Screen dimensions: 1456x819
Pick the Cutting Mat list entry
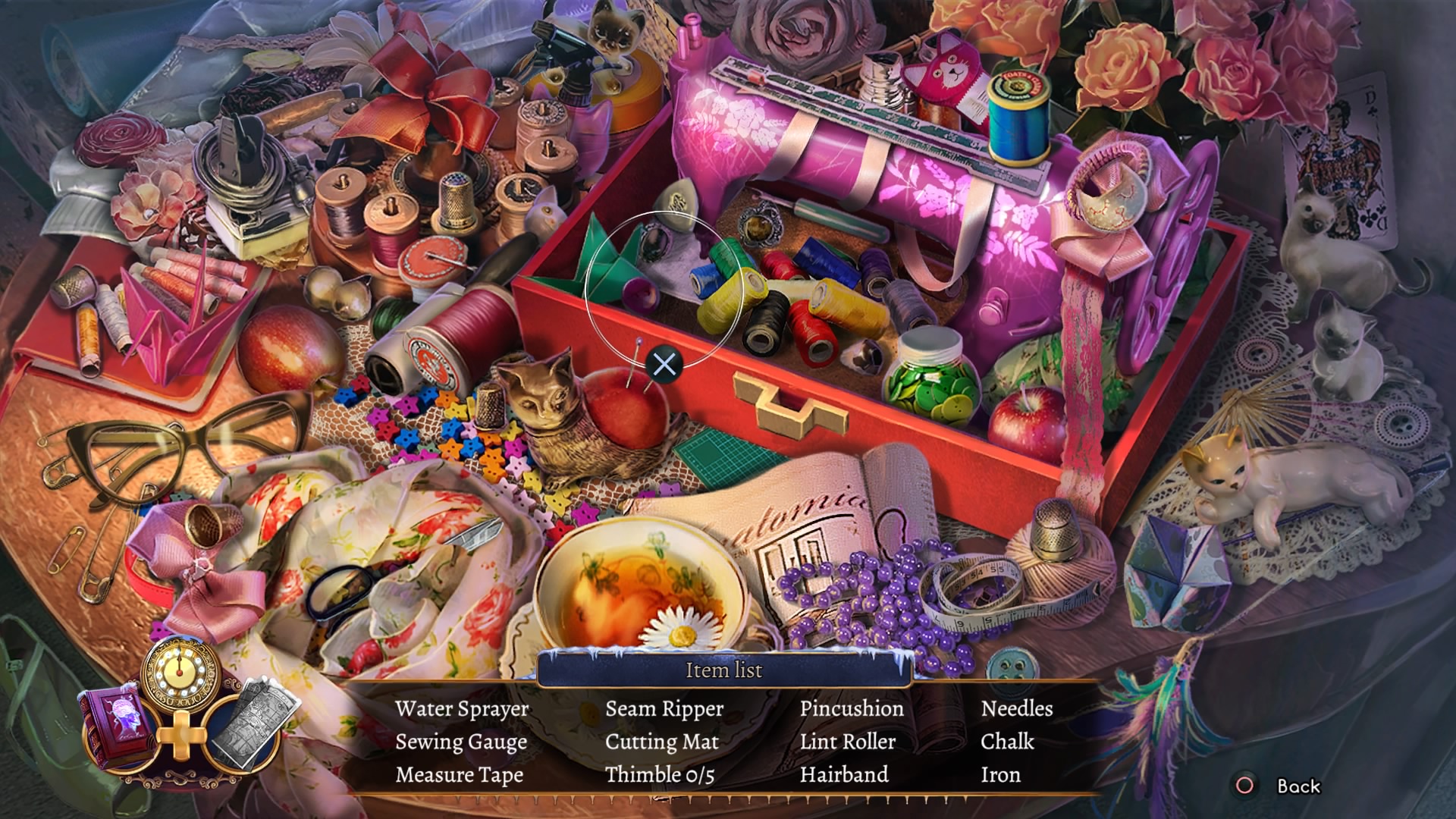coord(662,742)
